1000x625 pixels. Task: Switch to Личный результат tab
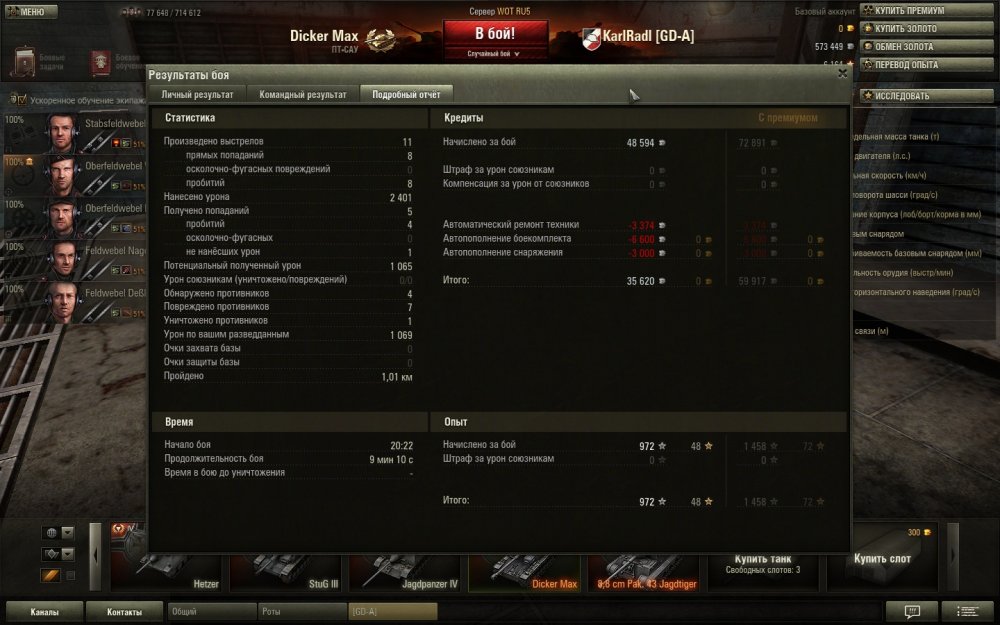pos(197,94)
